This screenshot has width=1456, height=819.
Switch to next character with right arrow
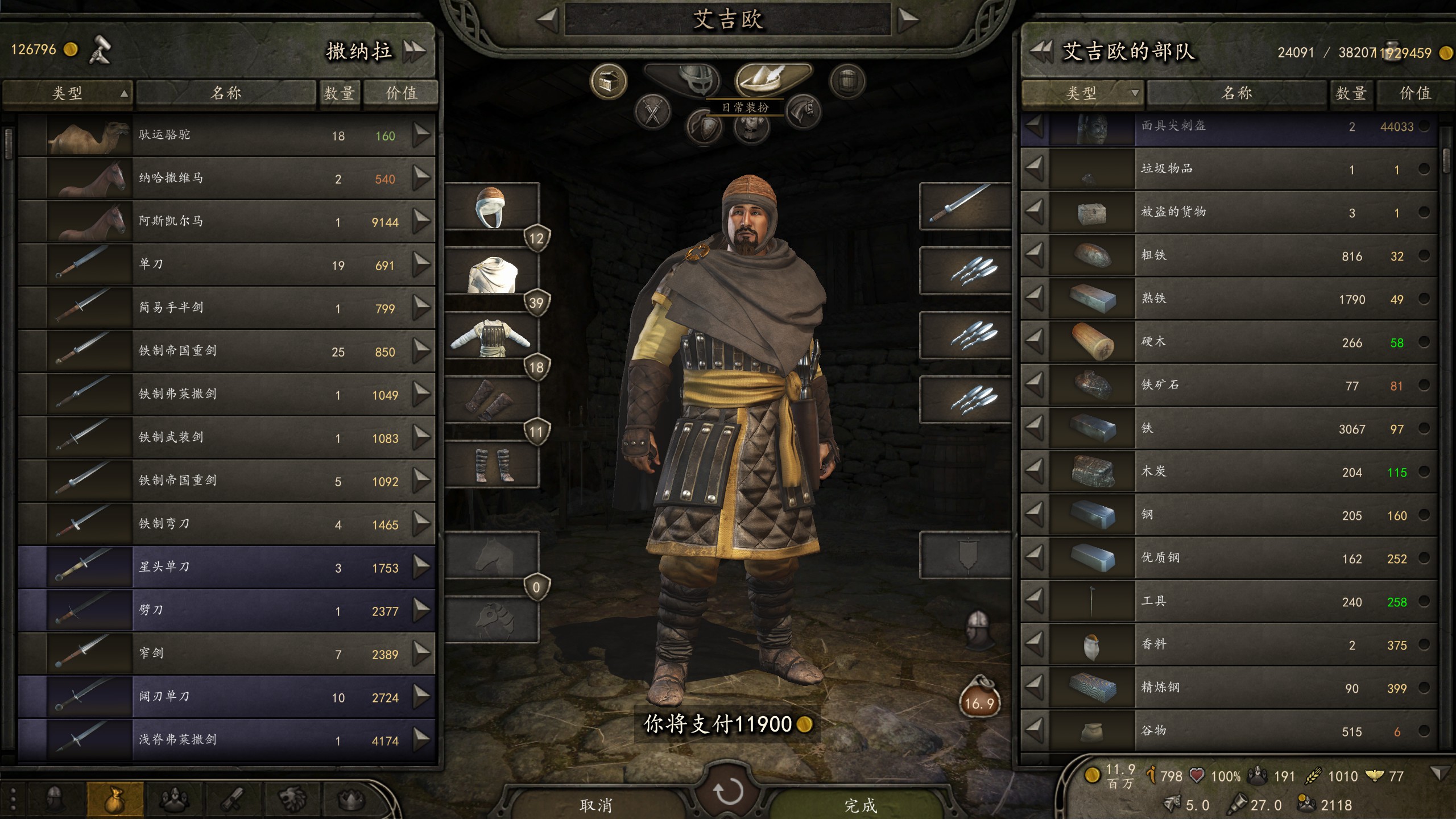pyautogui.click(x=908, y=20)
